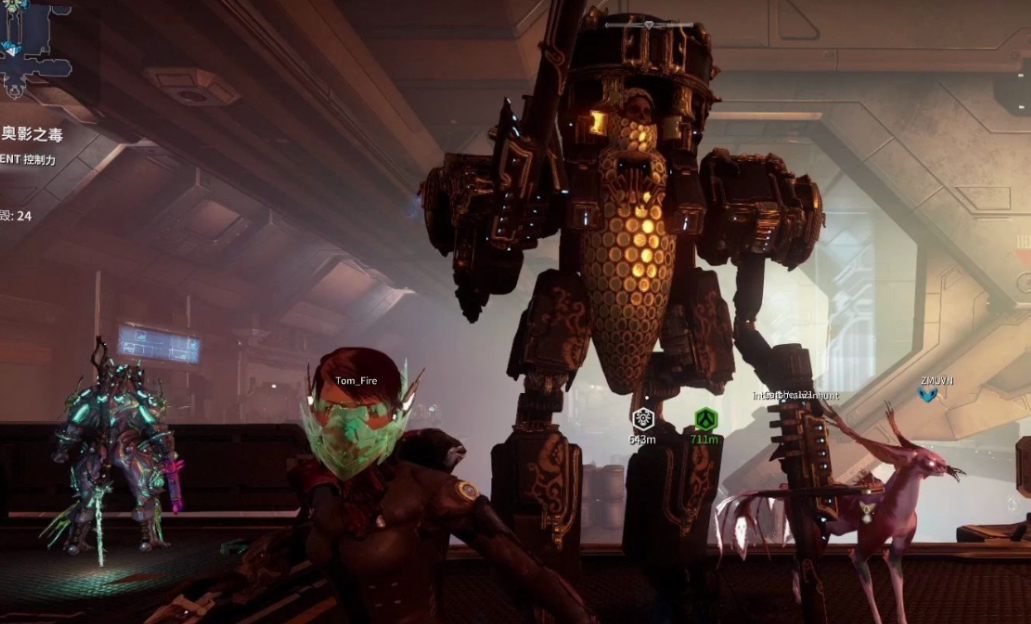Select the white waypoint marker at 643m
1031x624 pixels.
click(642, 419)
